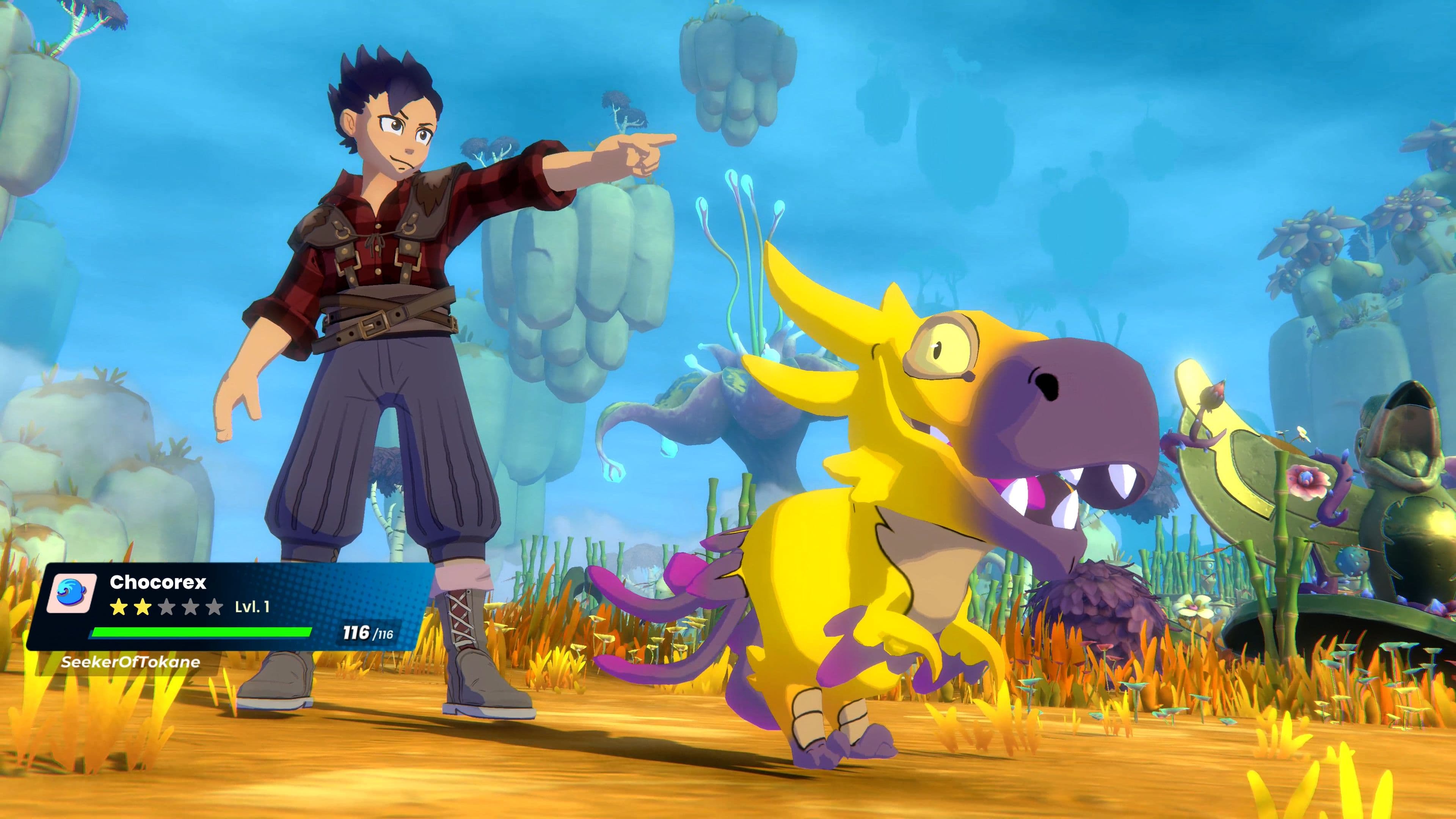Click the fourth empty star
Viewport: 1456px width, 819px height.
tap(190, 607)
